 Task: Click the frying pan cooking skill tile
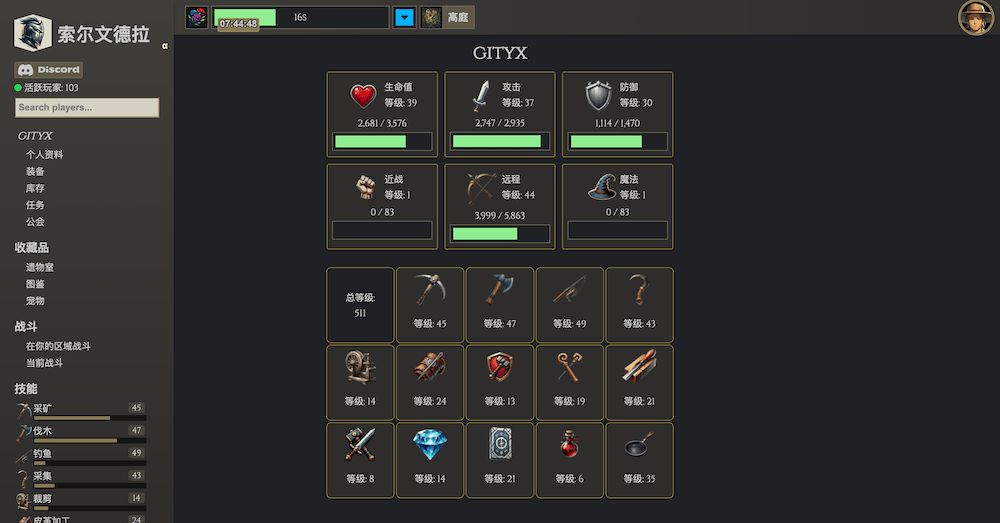click(x=639, y=459)
